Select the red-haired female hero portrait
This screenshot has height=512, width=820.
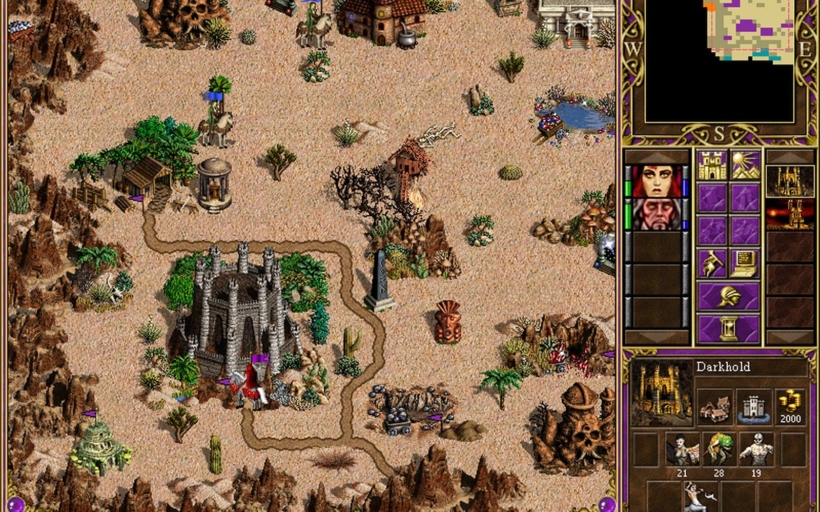pos(656,181)
